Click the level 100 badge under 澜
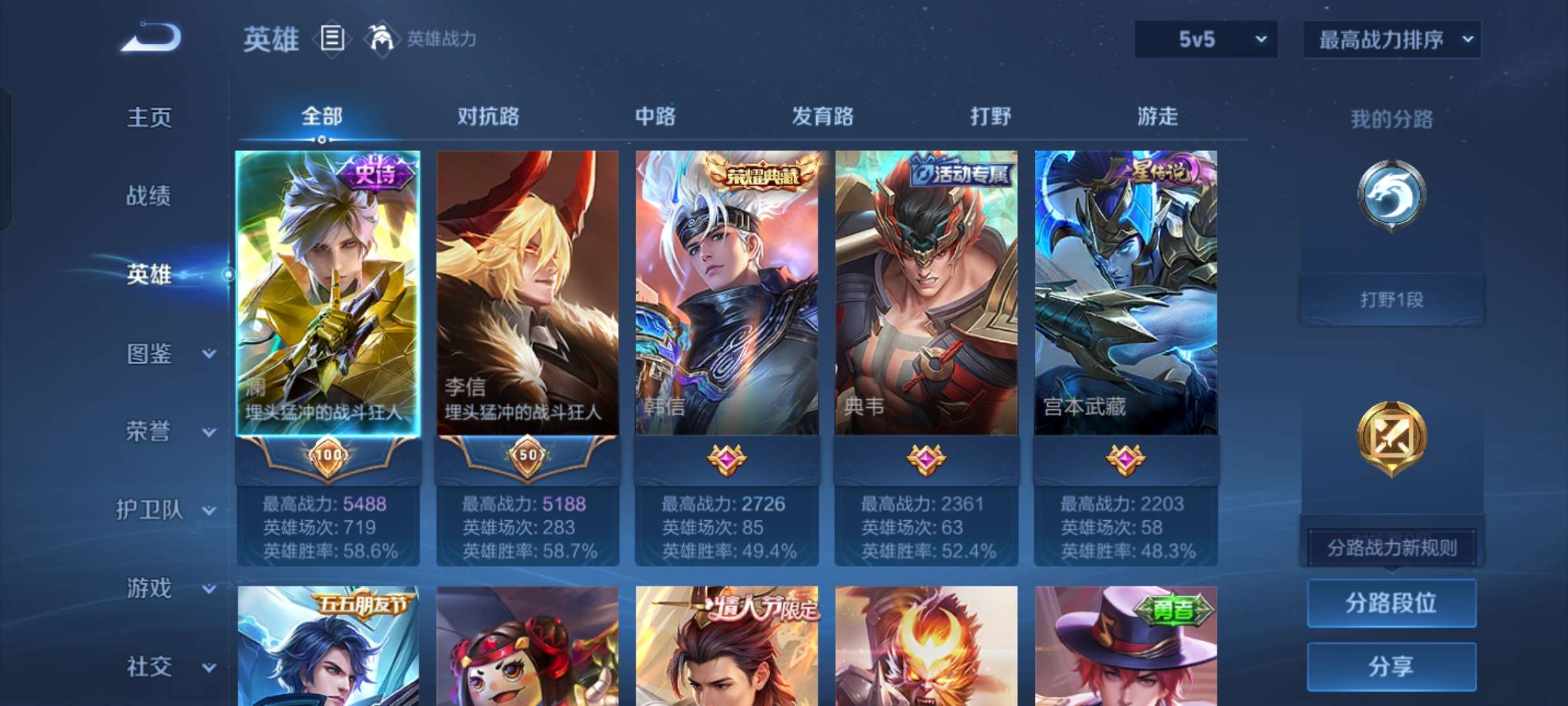The height and width of the screenshot is (706, 1568). tap(329, 458)
